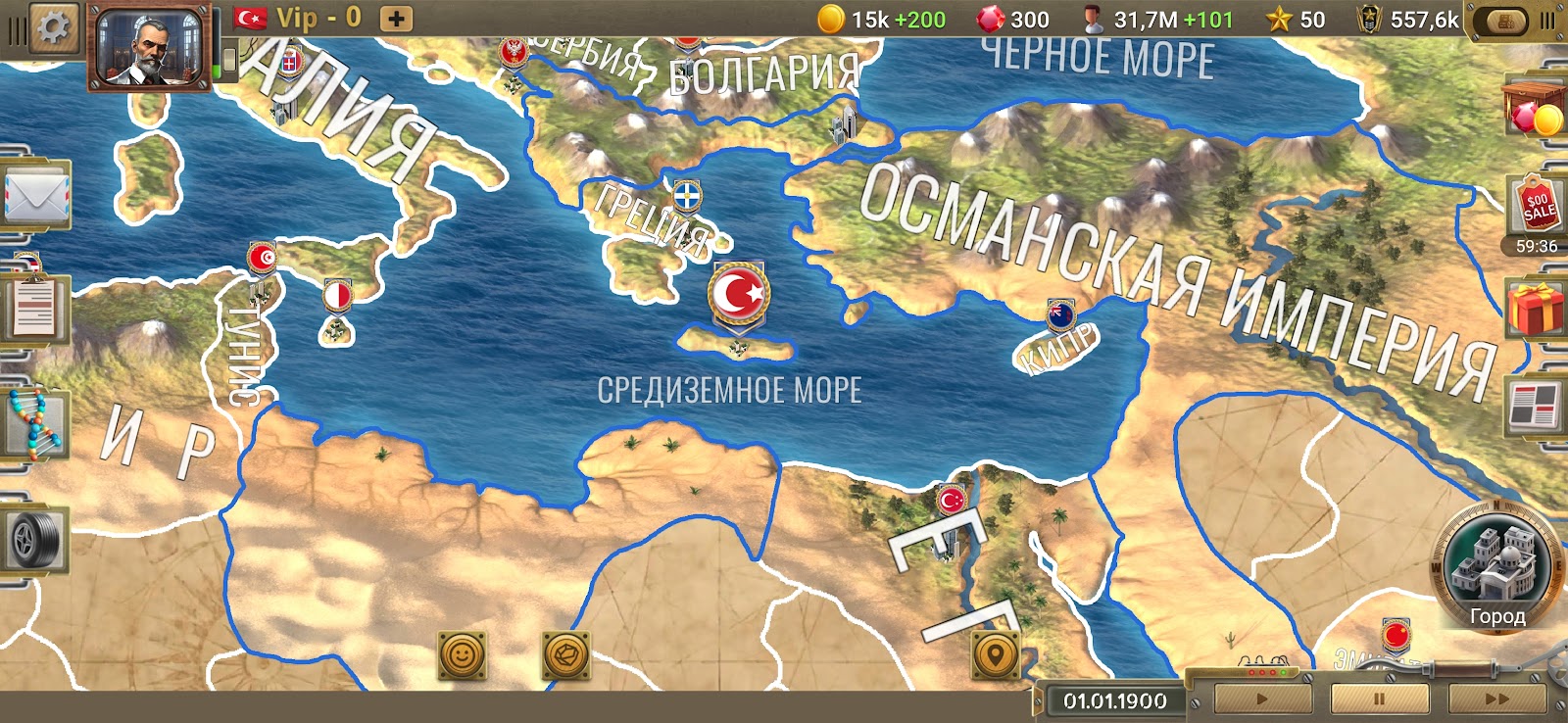The width and height of the screenshot is (1568, 723).
Task: Open the balloons gift shop icon
Action: pos(1534,110)
